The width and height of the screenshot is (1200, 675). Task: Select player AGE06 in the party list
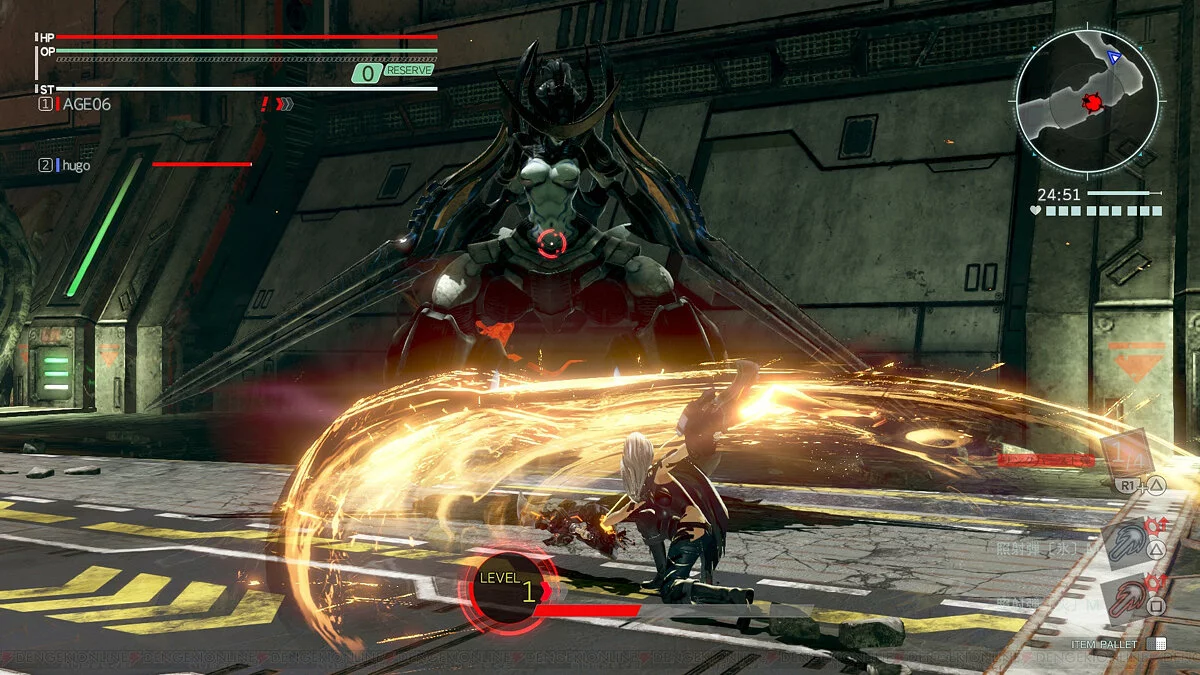point(85,104)
